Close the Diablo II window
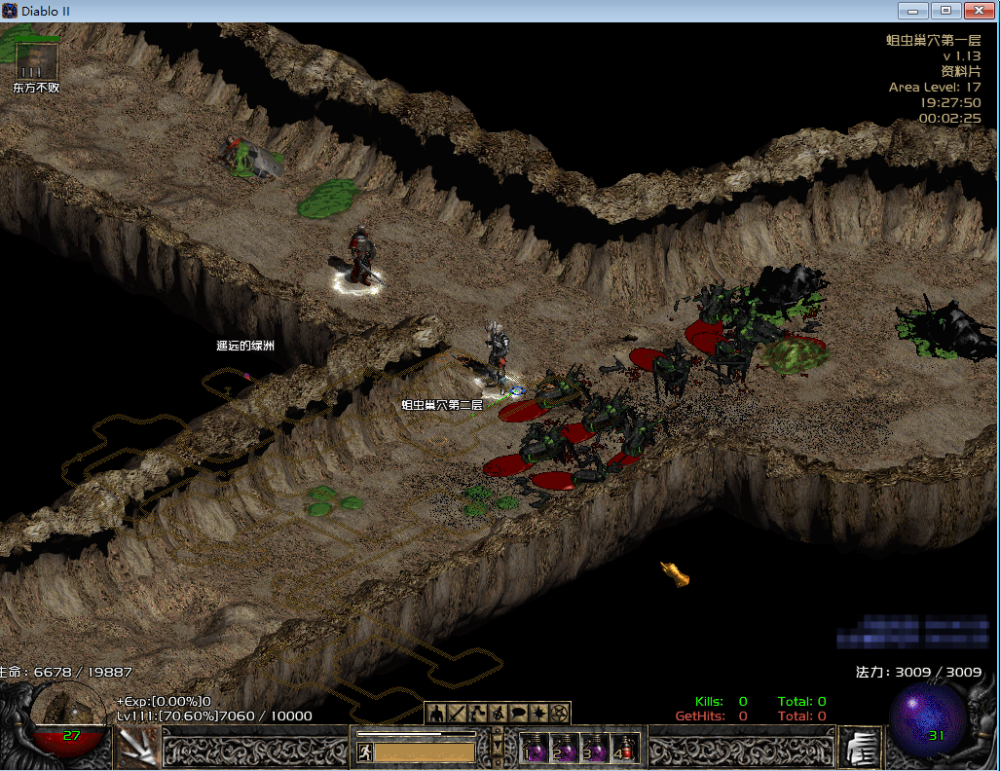The height and width of the screenshot is (771, 1000). 976,10
